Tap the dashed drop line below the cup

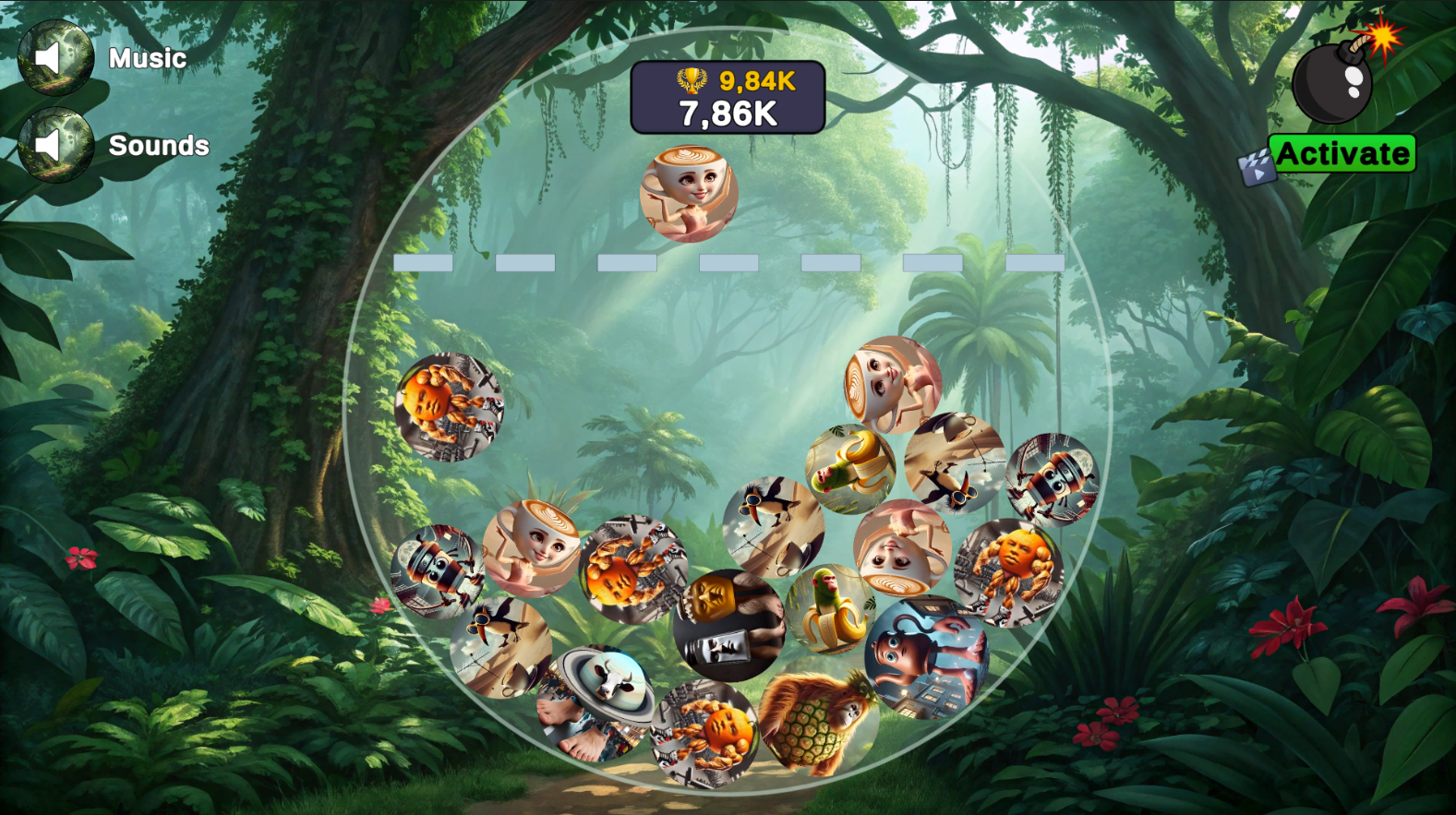[x=727, y=264]
